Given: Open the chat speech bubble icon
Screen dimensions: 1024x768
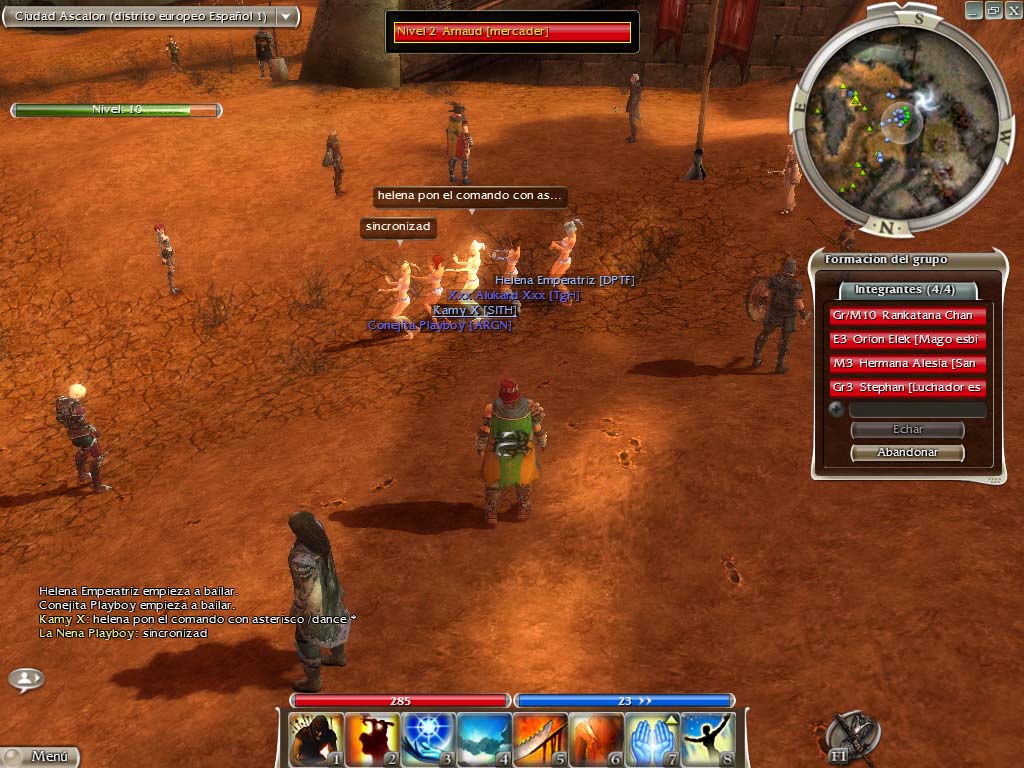Looking at the screenshot, I should (x=26, y=680).
